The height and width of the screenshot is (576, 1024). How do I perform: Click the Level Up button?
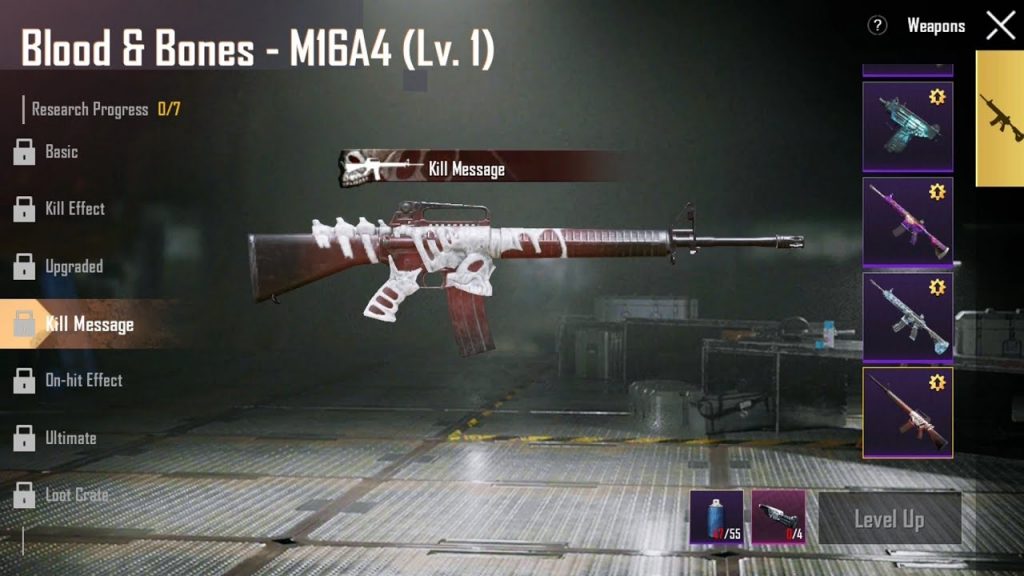click(889, 519)
